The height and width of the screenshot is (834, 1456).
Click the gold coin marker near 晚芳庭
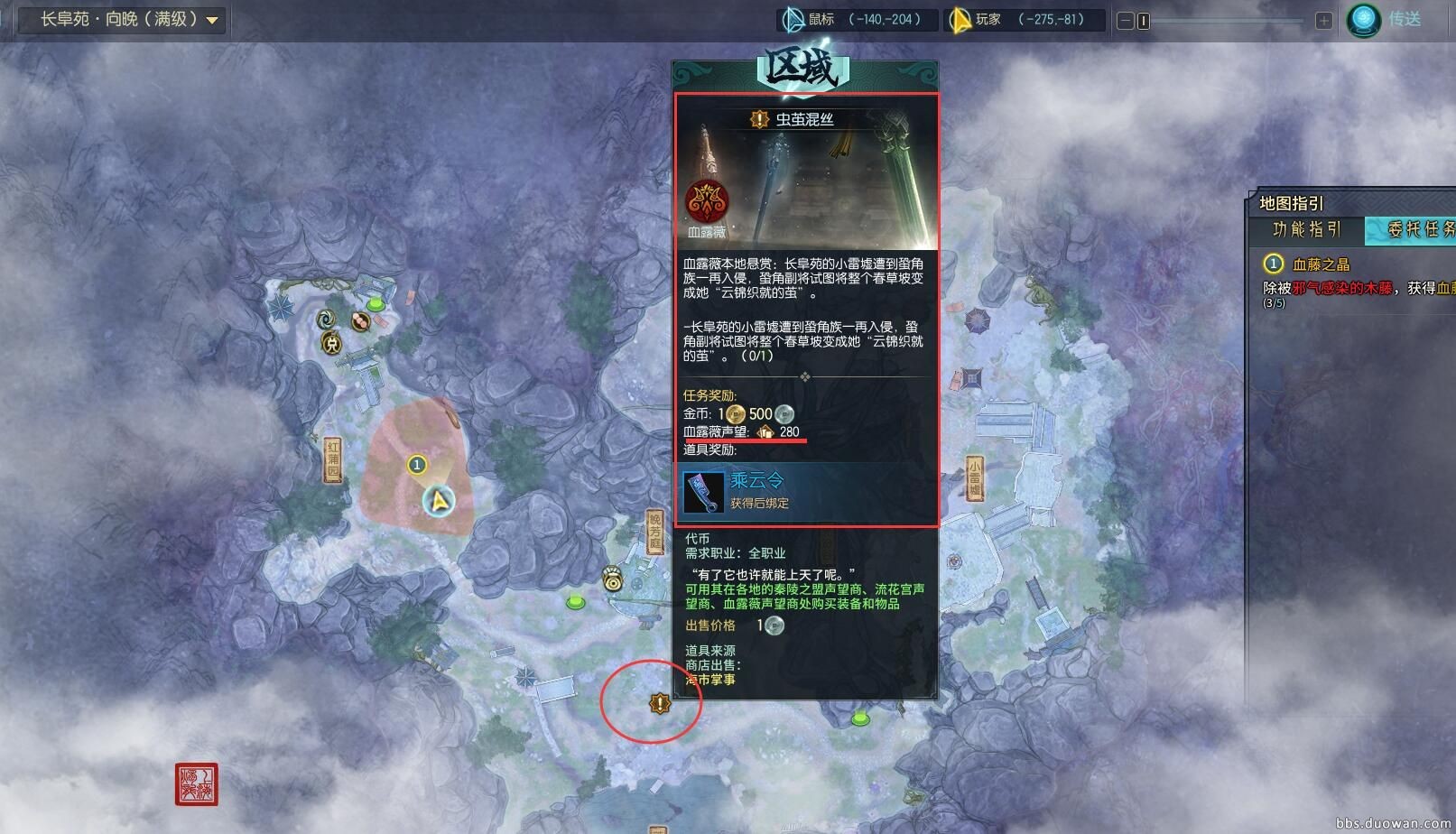tap(613, 578)
